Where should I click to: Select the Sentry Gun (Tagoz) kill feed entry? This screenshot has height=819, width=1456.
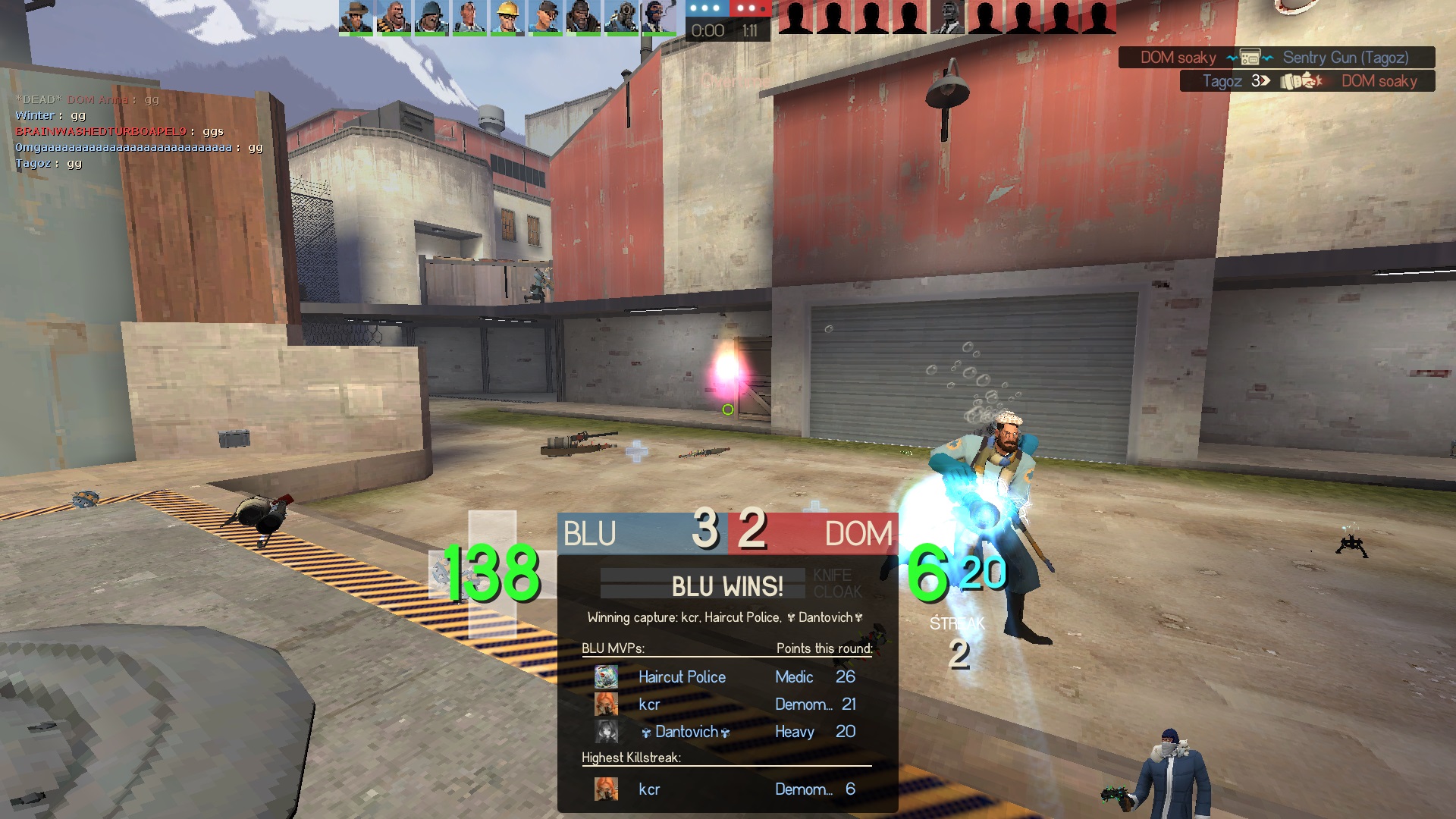click(x=1276, y=58)
